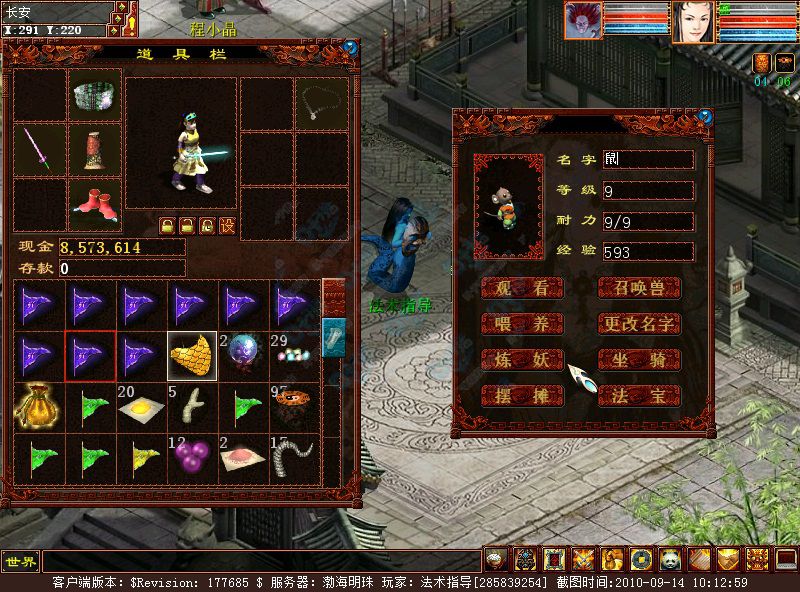Open the 法宝 treasure panel

(x=639, y=396)
